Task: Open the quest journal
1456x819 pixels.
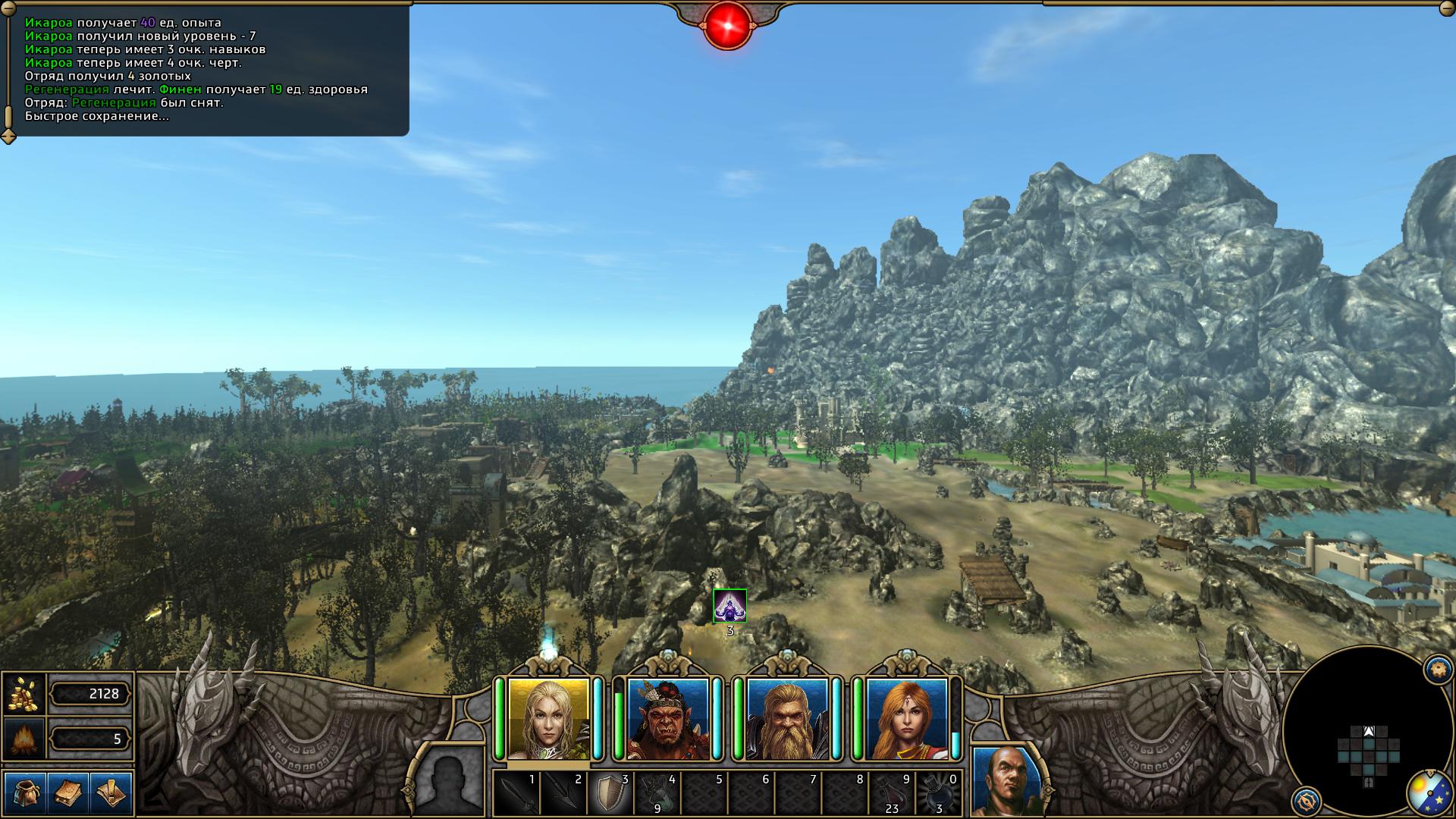Action: [111, 793]
